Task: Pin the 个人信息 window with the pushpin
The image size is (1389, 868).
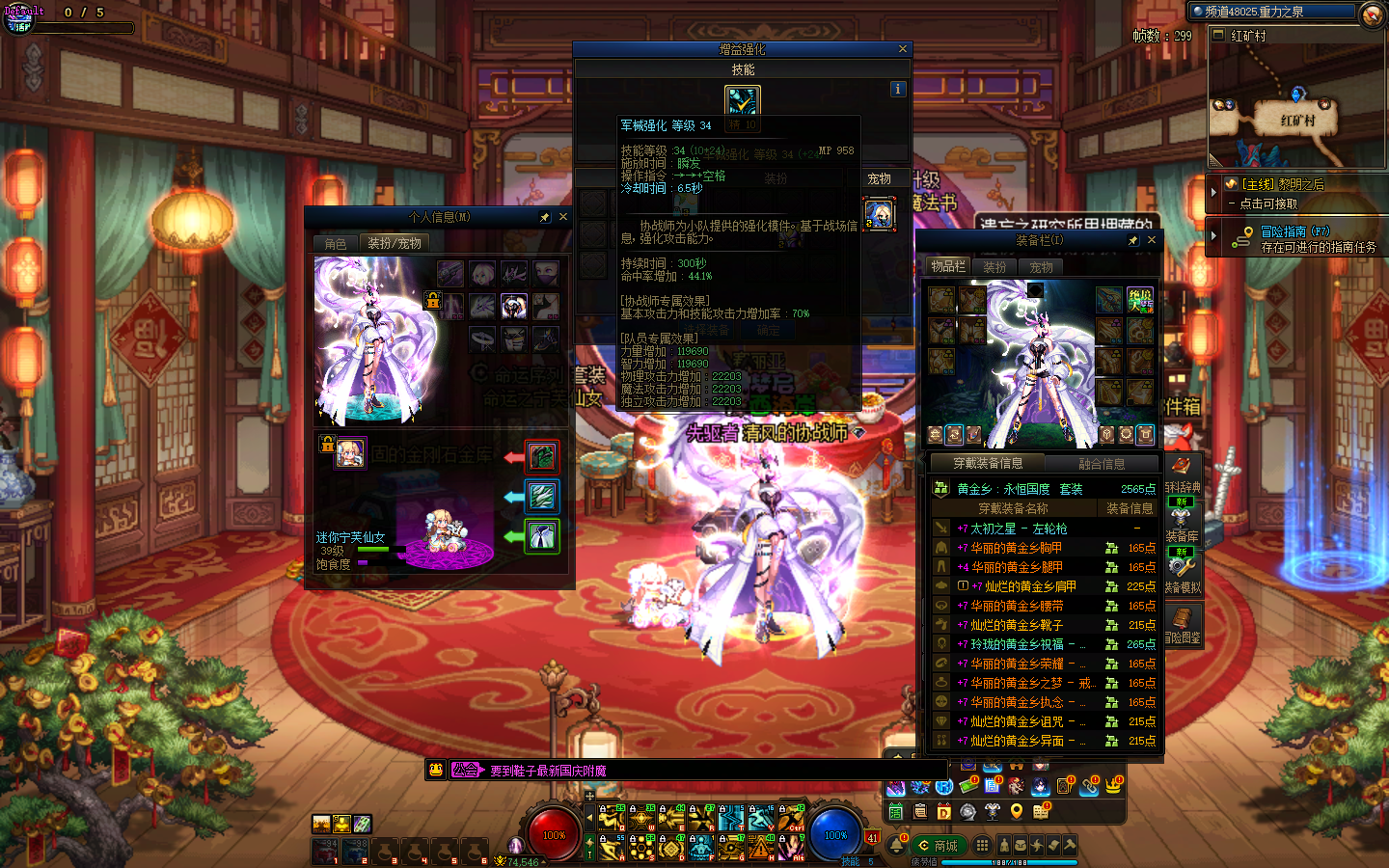Action: point(545,217)
